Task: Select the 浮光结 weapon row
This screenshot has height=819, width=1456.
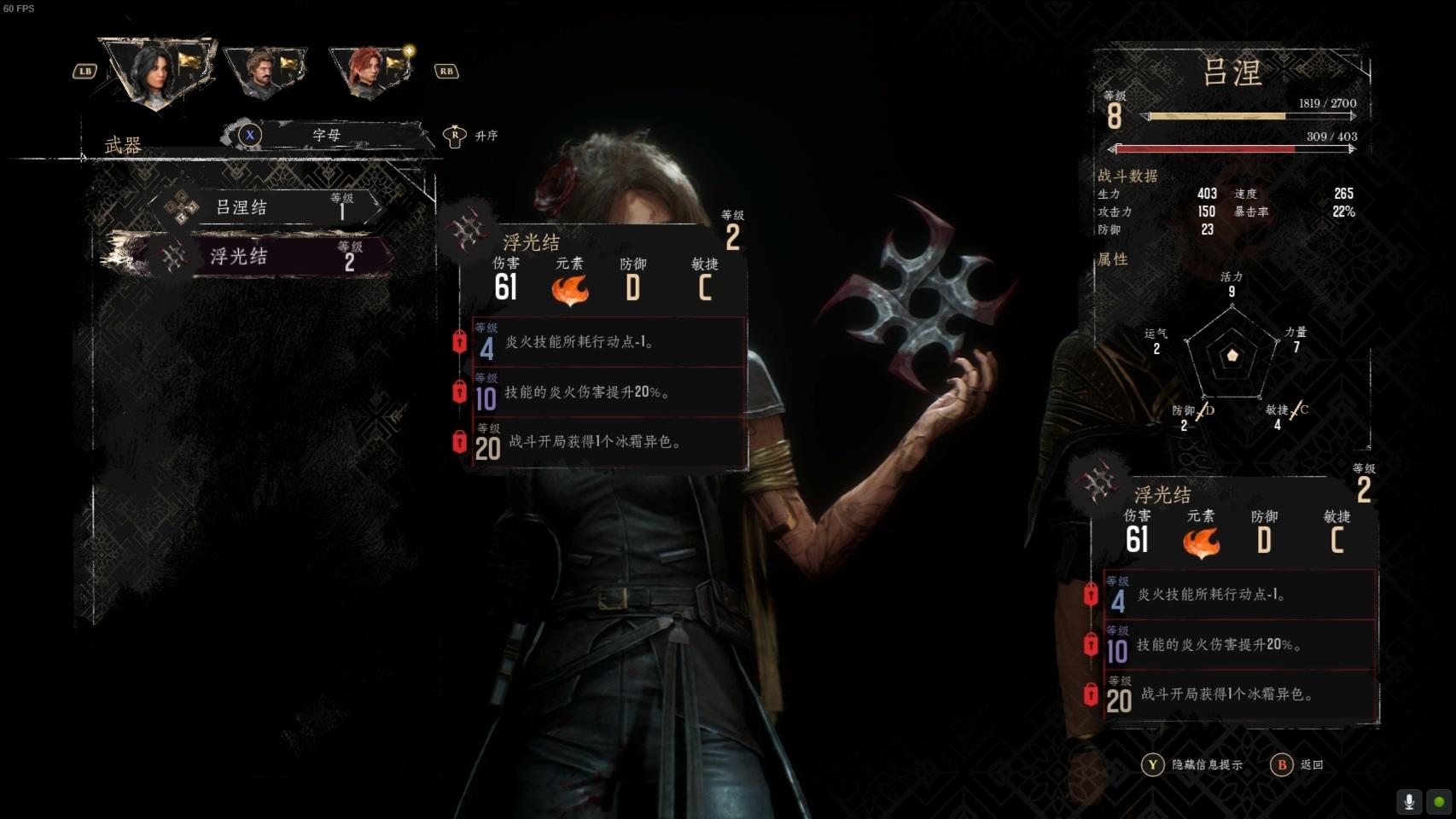Action: [265, 256]
